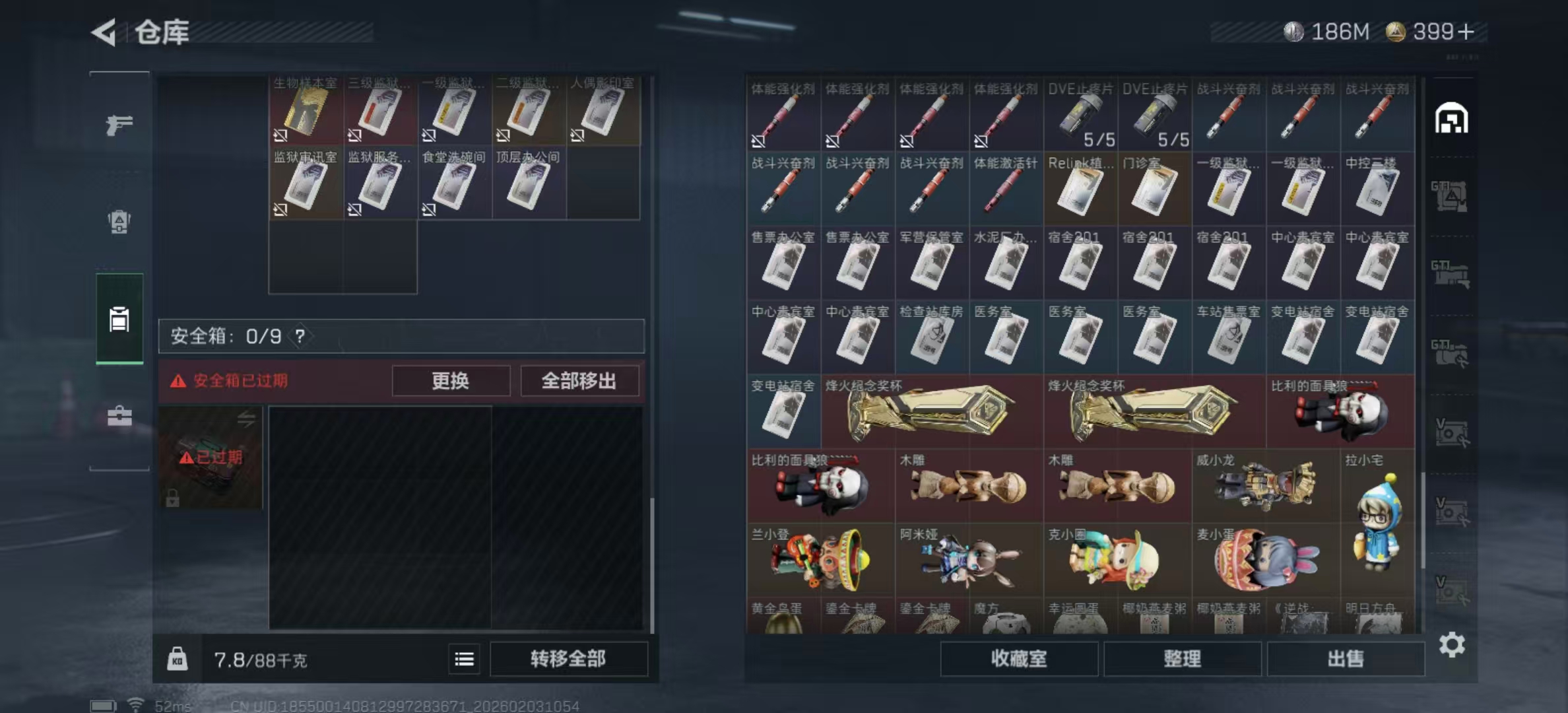Click the V-series safe storage icon
This screenshot has height=713, width=1568.
click(1451, 432)
